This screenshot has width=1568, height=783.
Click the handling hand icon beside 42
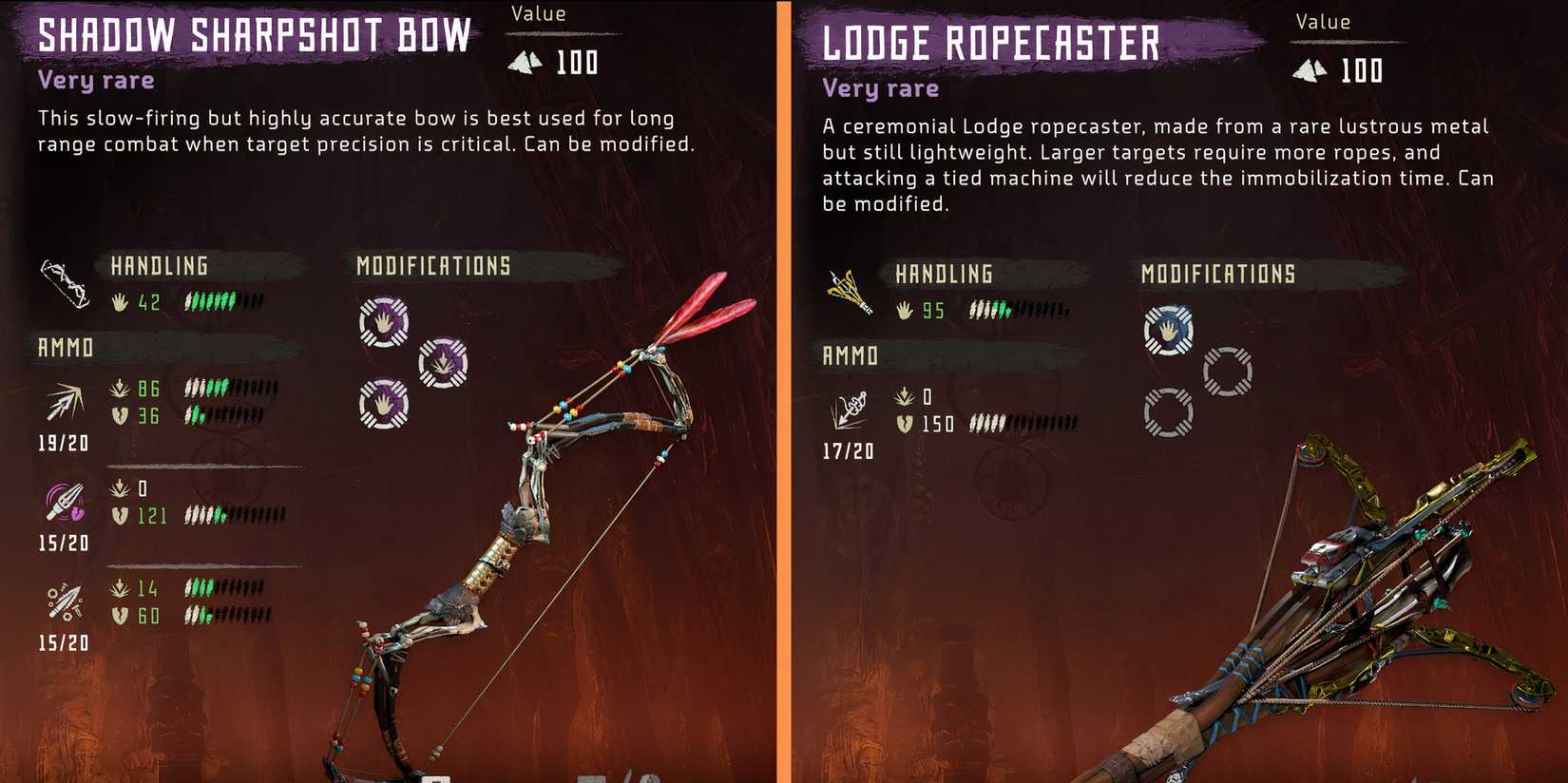tap(118, 302)
